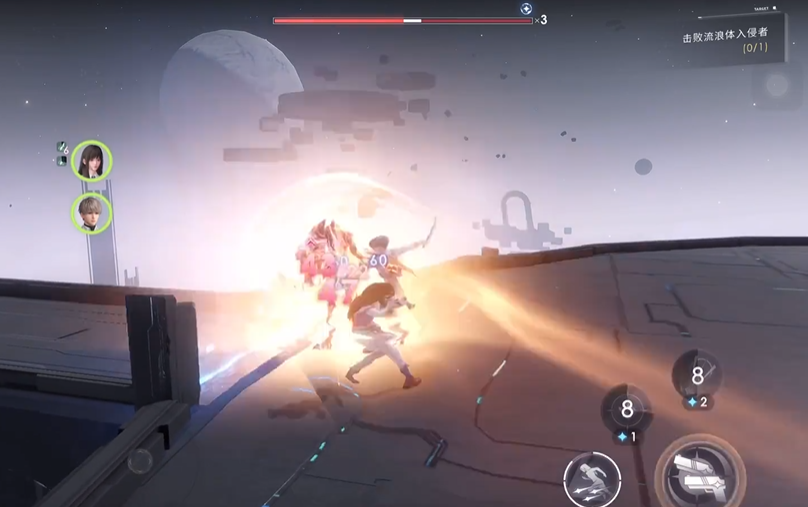
Task: Select the gray-haired male teammate portrait
Action: (91, 212)
